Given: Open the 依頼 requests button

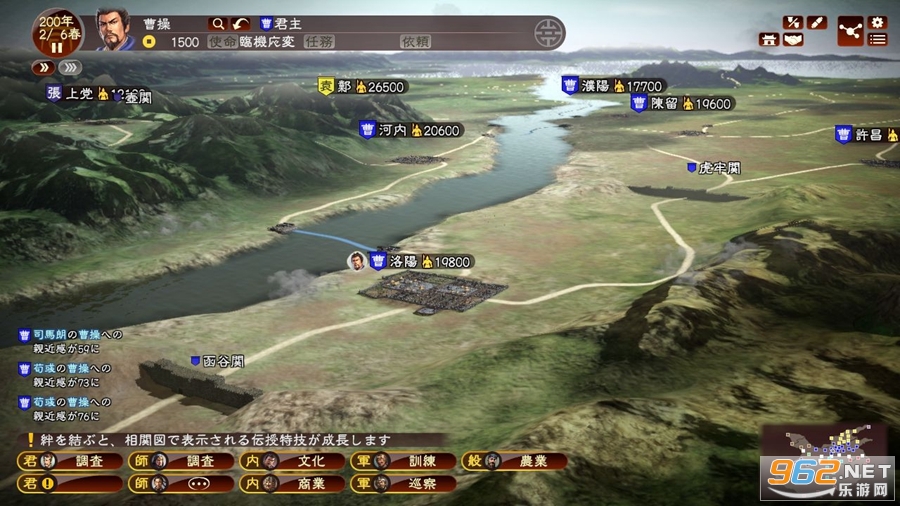Looking at the screenshot, I should click(x=415, y=42).
